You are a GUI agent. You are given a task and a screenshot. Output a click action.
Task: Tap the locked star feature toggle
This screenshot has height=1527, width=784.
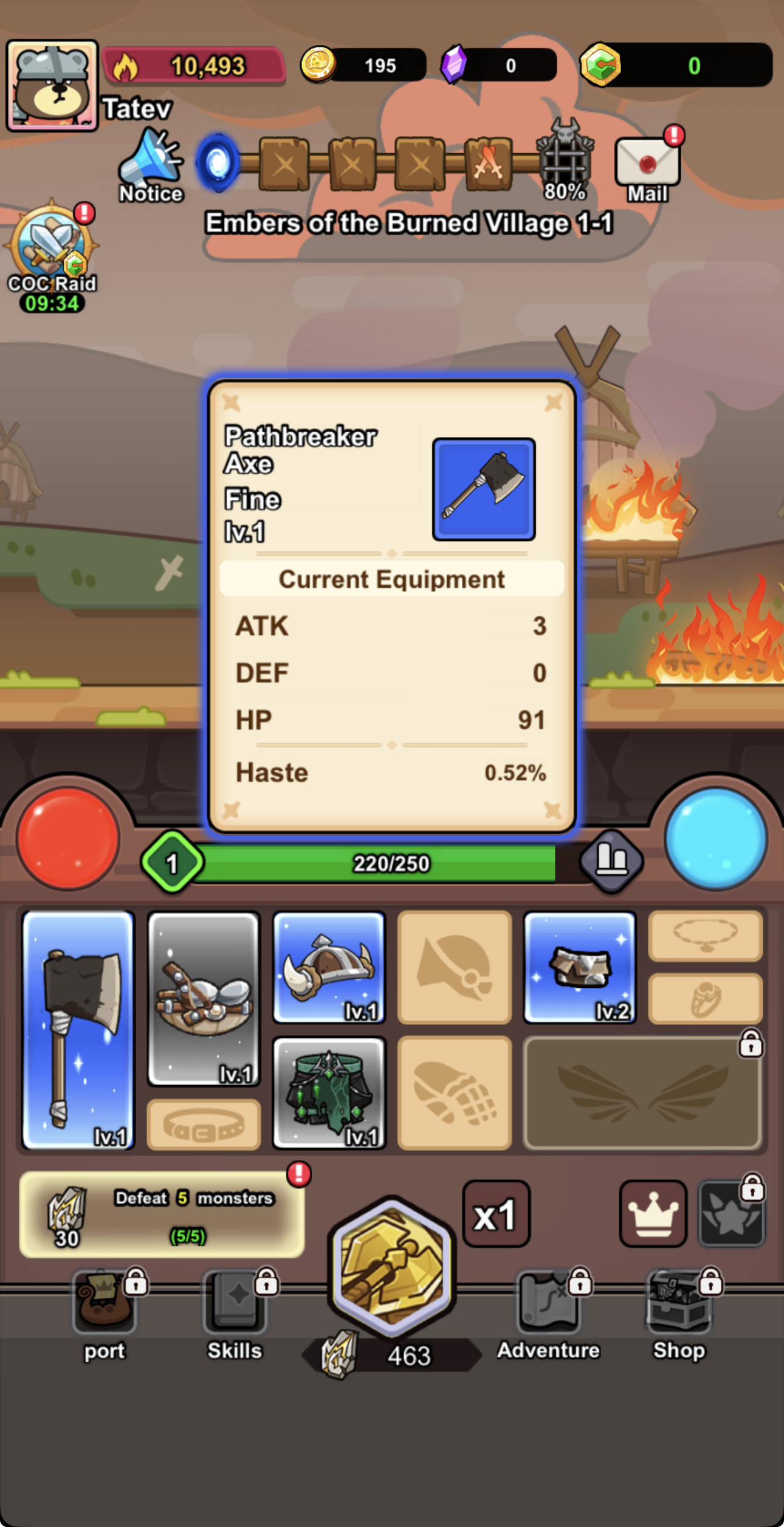tap(732, 1213)
